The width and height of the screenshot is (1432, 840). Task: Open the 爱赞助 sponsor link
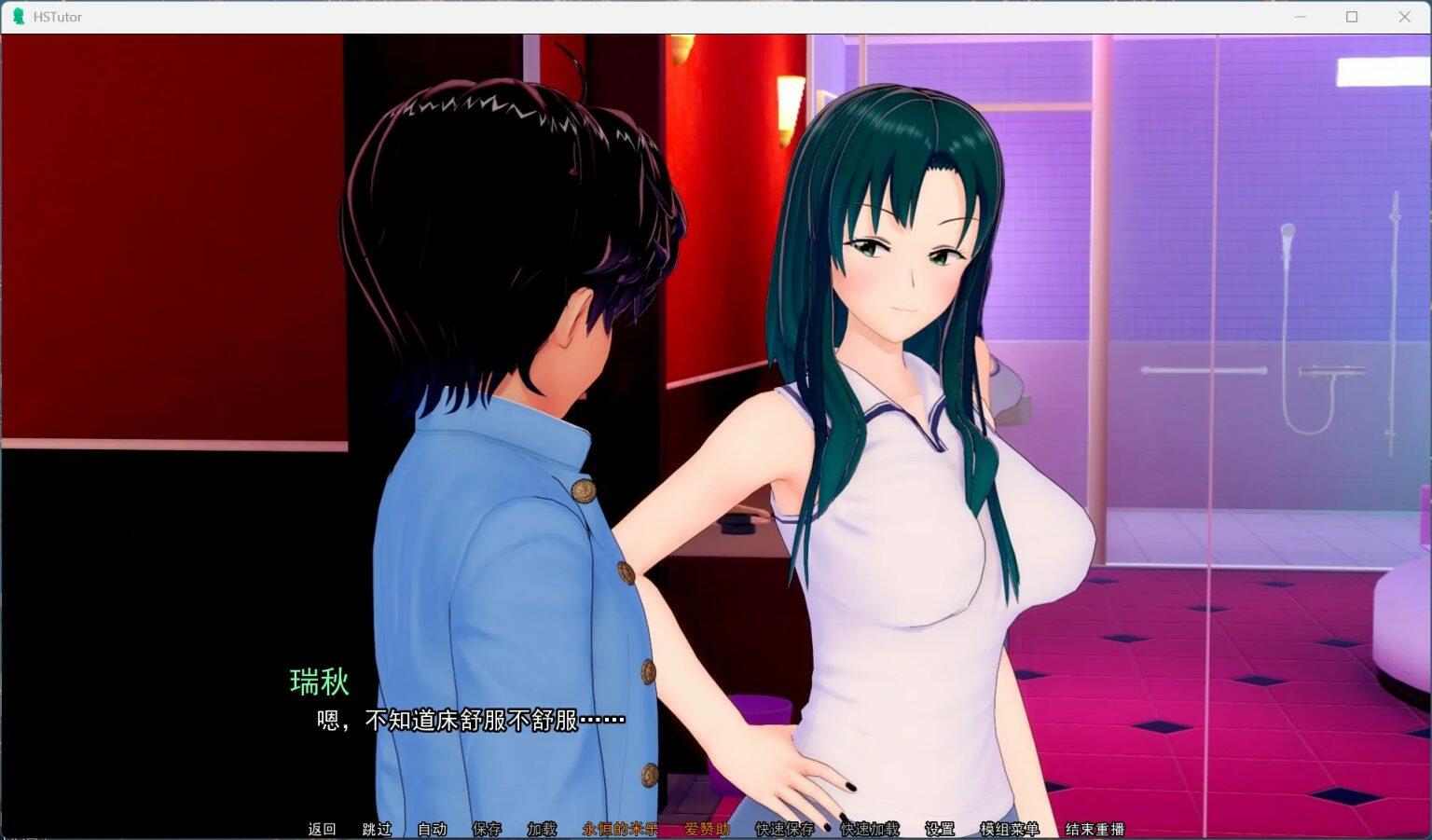tap(707, 829)
